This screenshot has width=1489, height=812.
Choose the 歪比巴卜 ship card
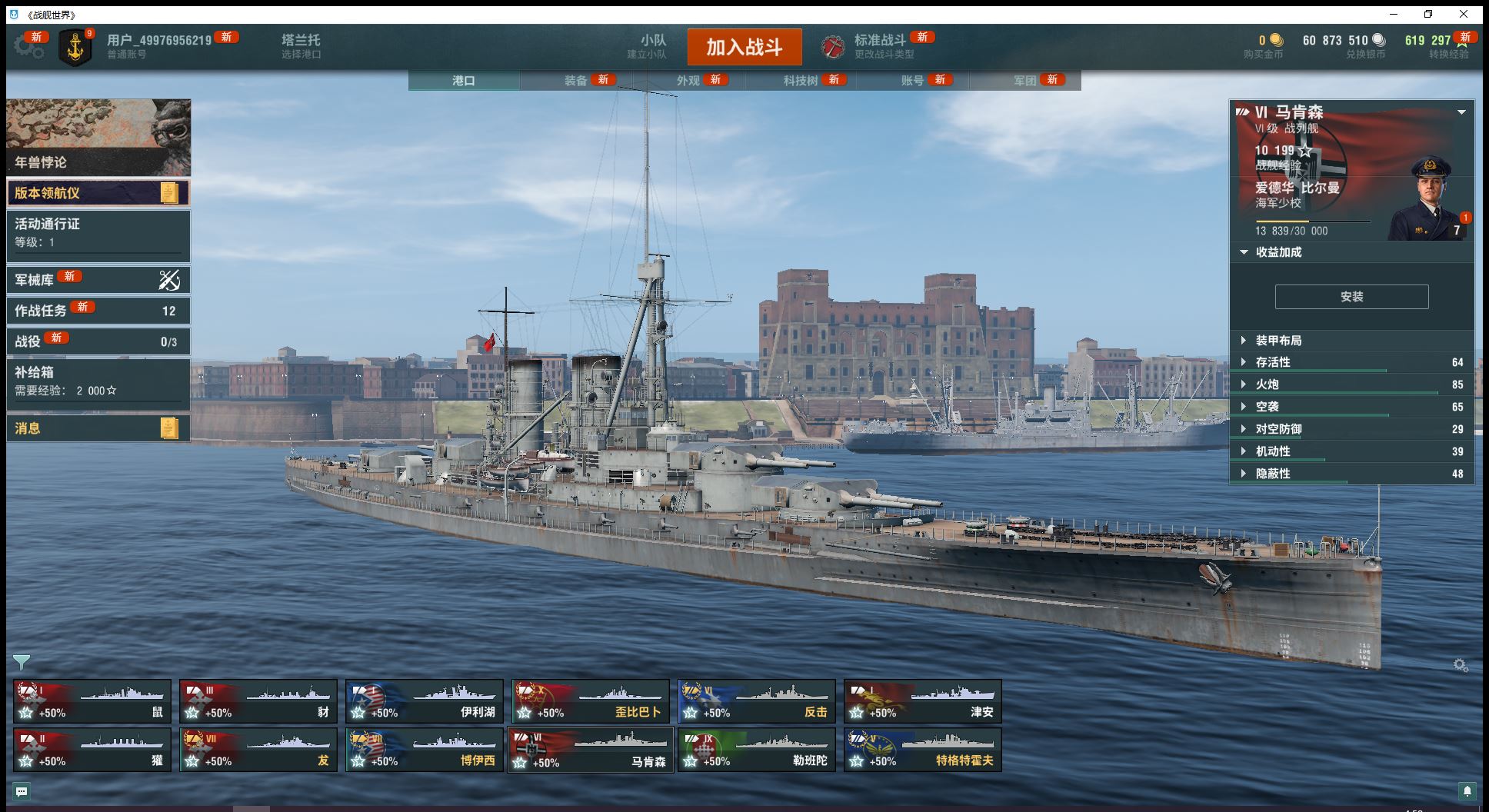(590, 701)
